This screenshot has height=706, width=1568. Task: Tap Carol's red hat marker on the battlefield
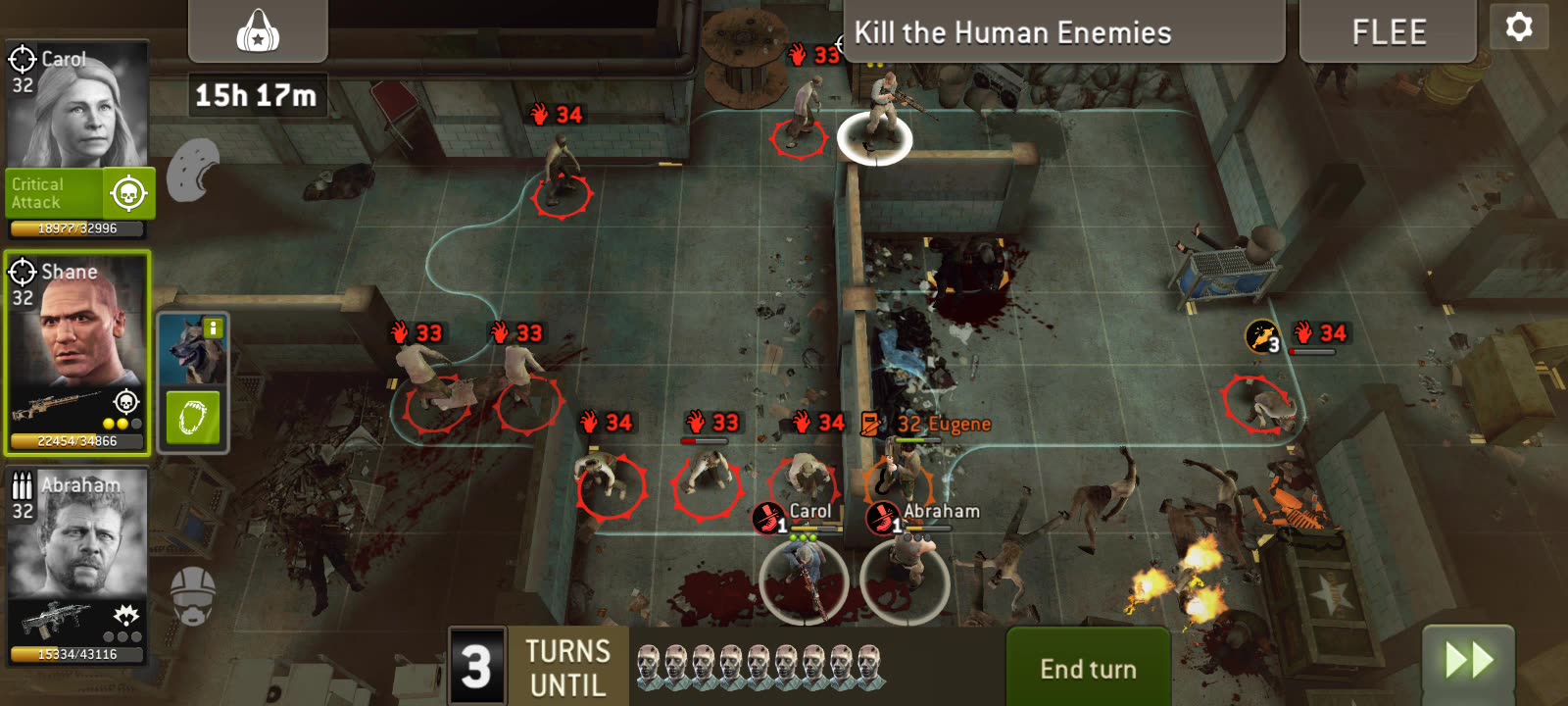click(x=768, y=518)
